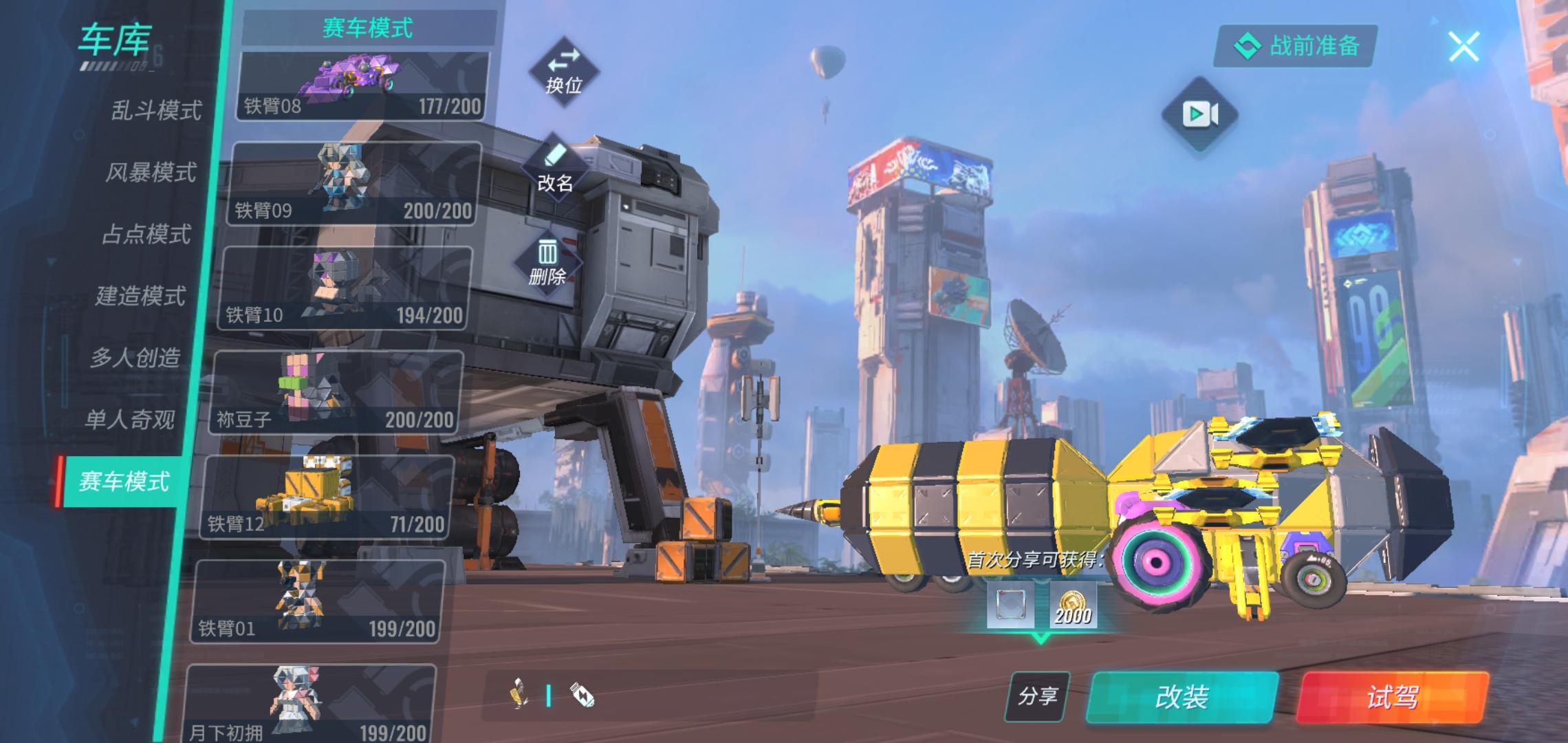1568x743 pixels.
Task: Choose the 建造模式 category
Action: [140, 296]
